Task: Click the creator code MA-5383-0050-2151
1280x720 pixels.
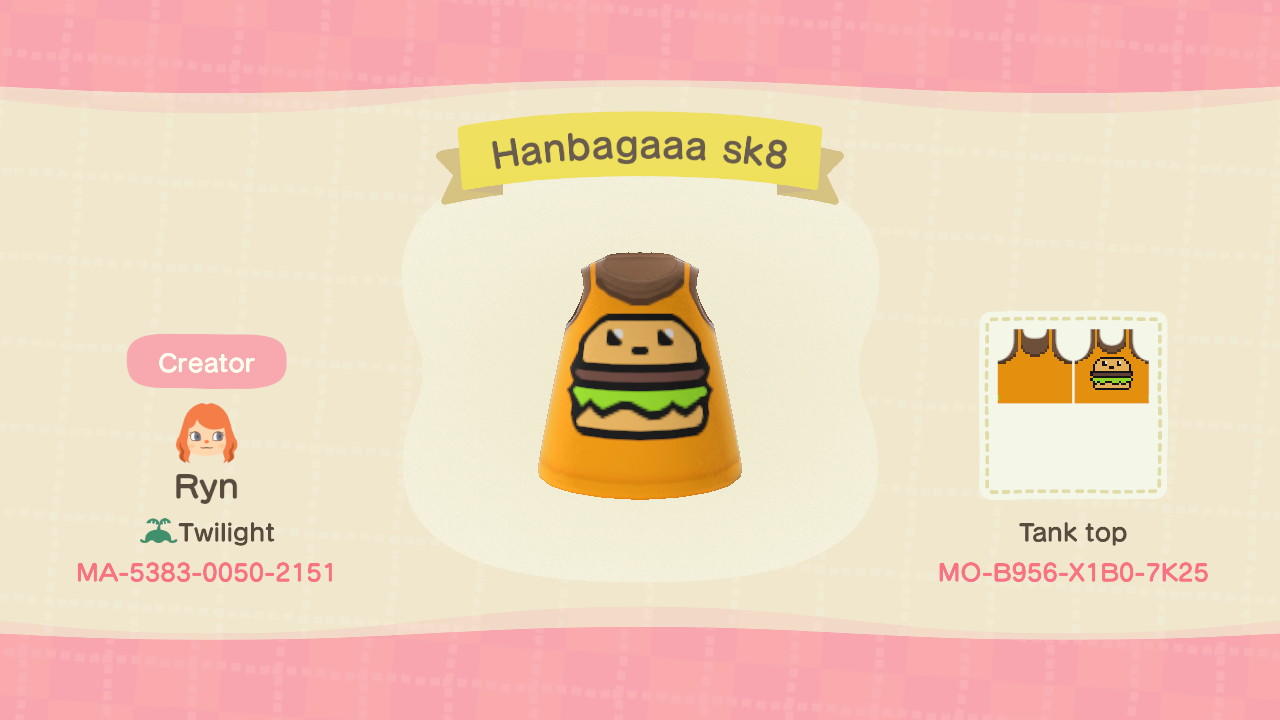Action: pyautogui.click(x=206, y=573)
